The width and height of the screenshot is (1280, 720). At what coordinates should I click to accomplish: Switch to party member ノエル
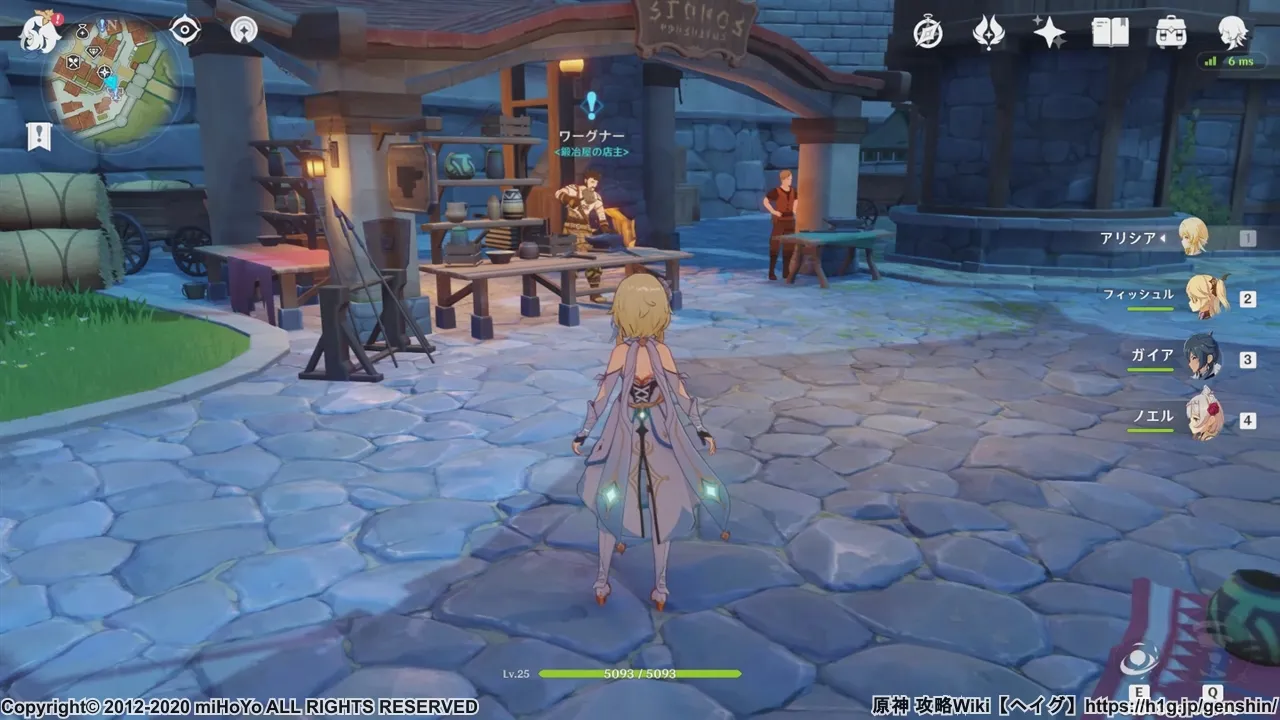click(x=1201, y=418)
